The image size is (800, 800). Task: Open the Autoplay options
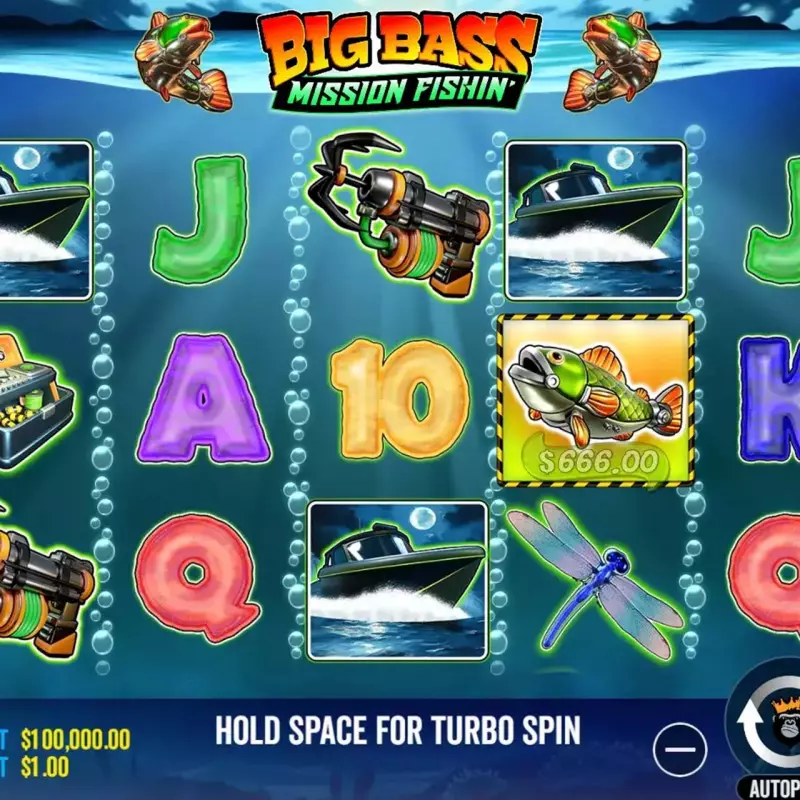(x=774, y=787)
